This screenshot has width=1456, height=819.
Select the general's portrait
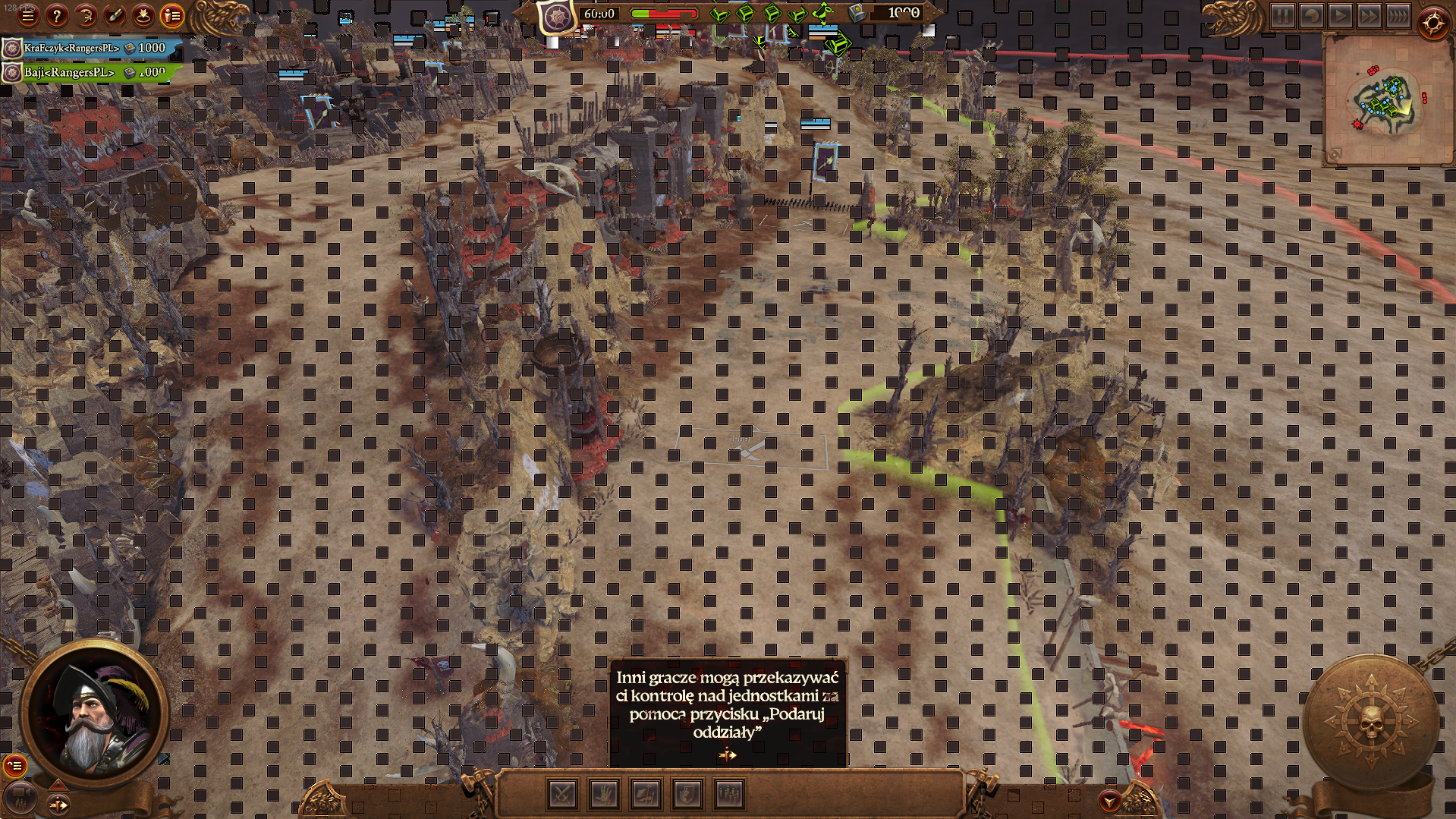(93, 712)
